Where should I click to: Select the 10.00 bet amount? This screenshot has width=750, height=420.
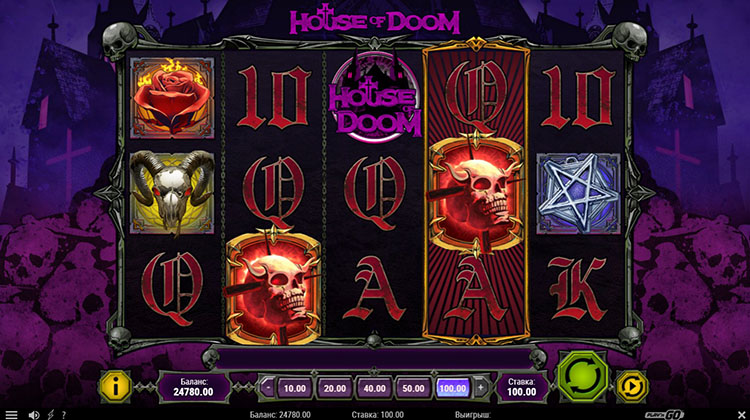click(294, 387)
